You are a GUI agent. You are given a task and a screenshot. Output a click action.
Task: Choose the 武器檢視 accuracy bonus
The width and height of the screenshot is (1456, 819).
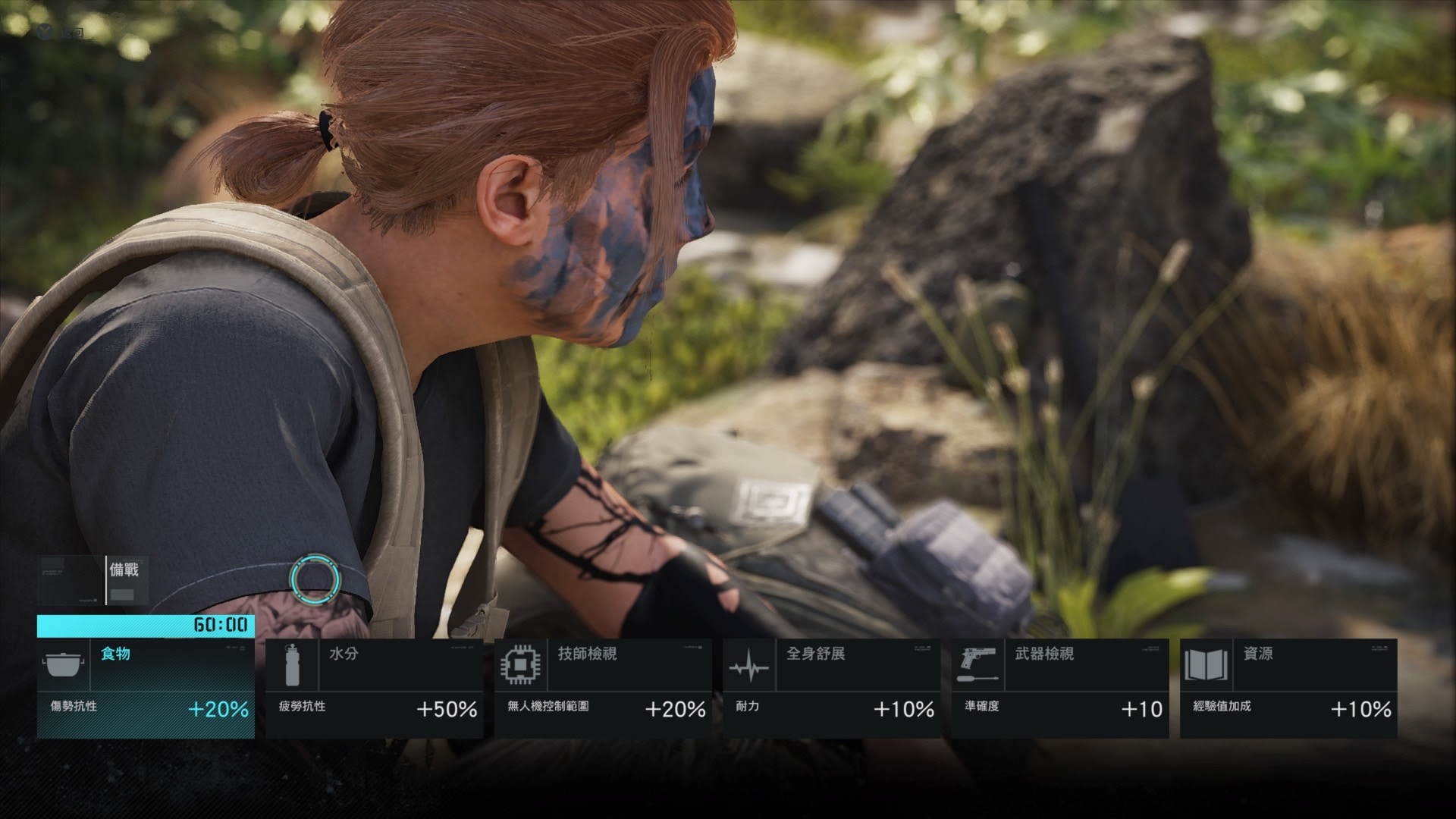point(1059,688)
